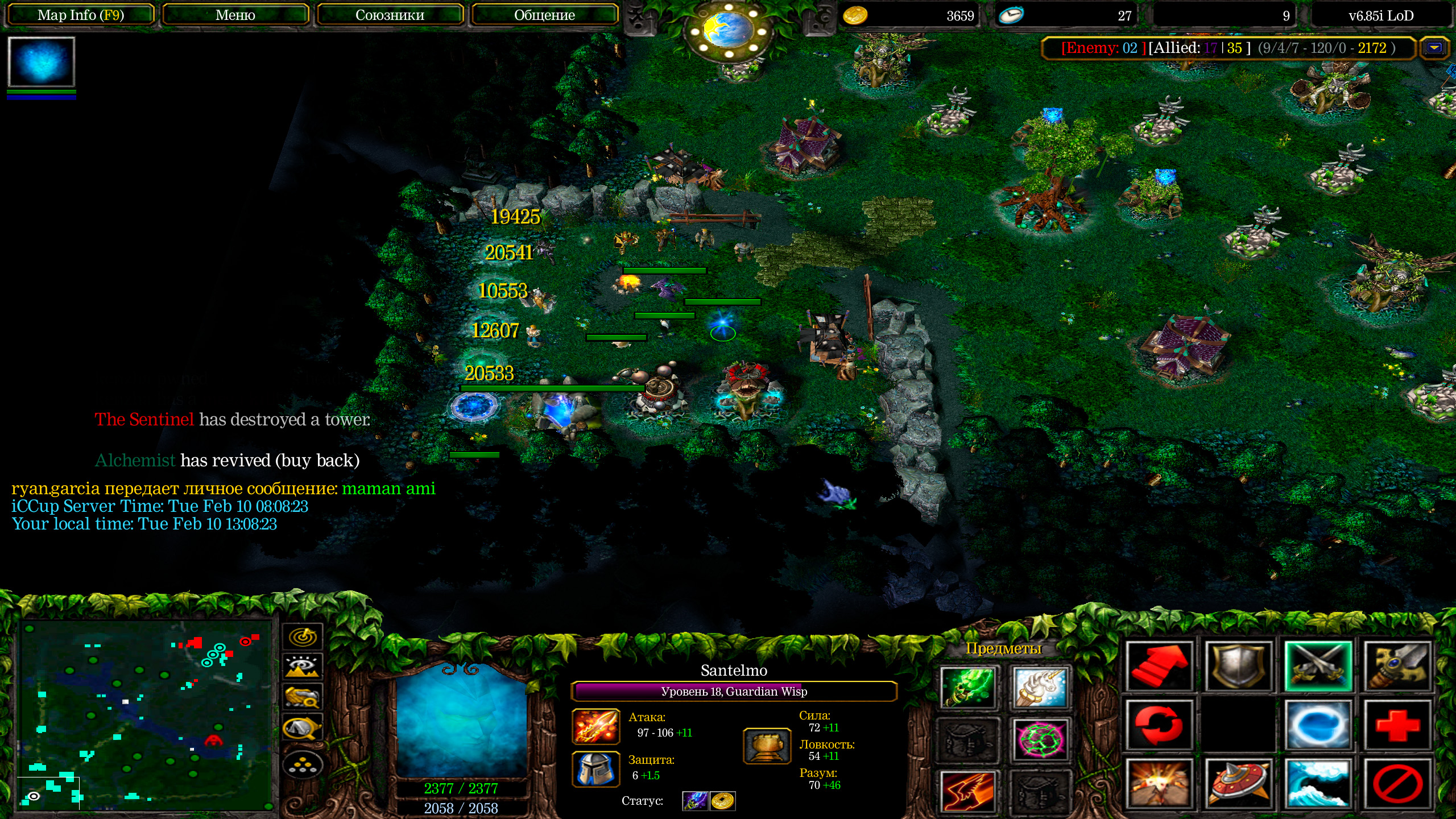Viewport: 1456px width, 819px height.
Task: Cast the blue swirling ring ability
Action: coord(1318,725)
